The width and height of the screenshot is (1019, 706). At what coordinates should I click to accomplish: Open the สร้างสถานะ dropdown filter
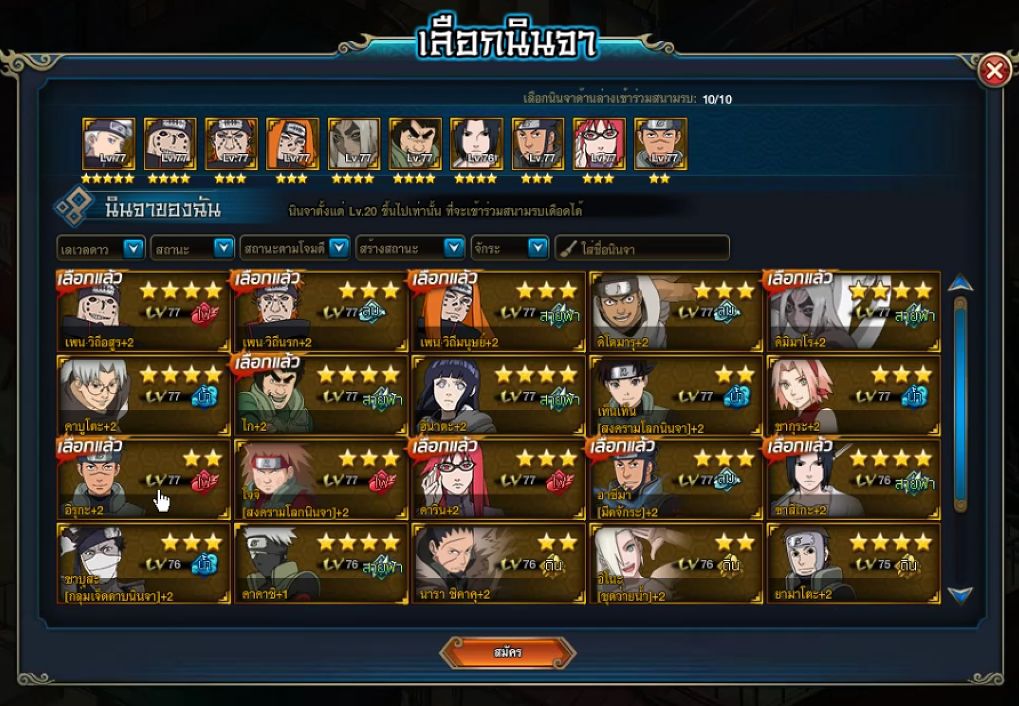tap(454, 248)
